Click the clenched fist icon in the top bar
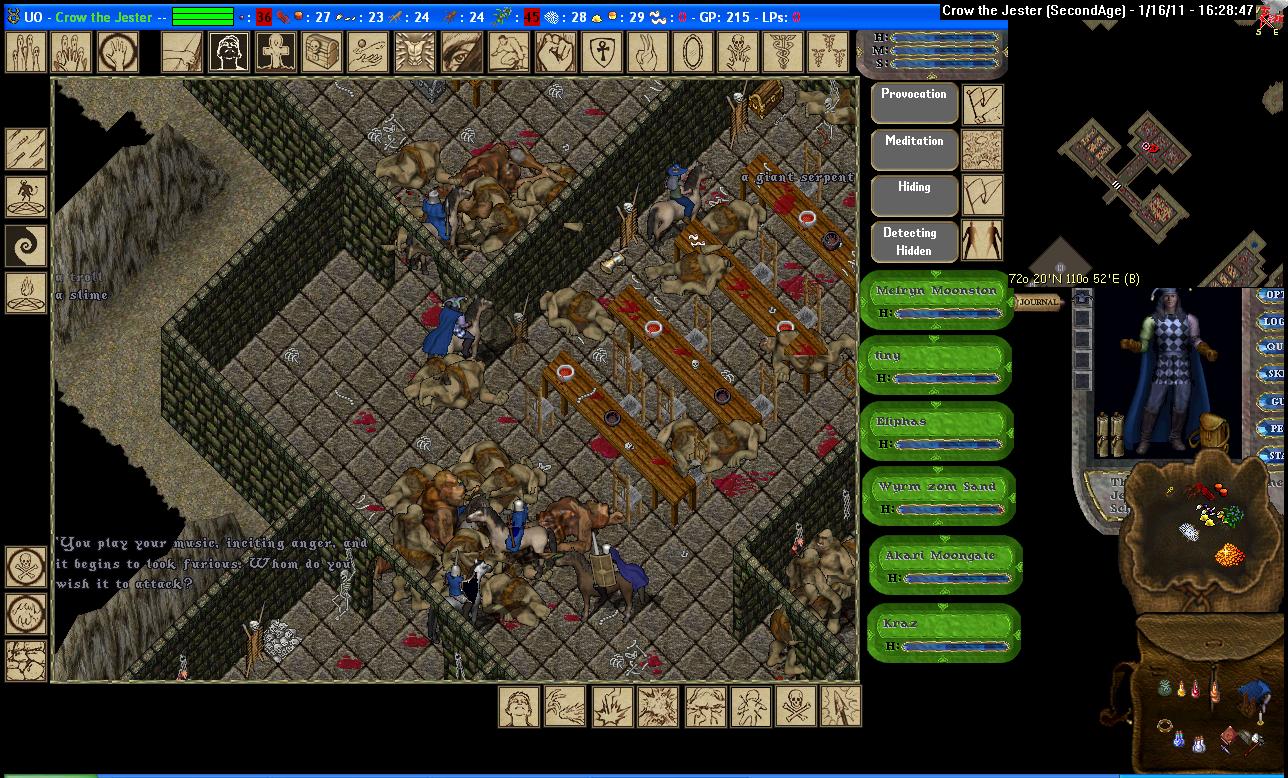Image resolution: width=1288 pixels, height=778 pixels. (x=552, y=52)
